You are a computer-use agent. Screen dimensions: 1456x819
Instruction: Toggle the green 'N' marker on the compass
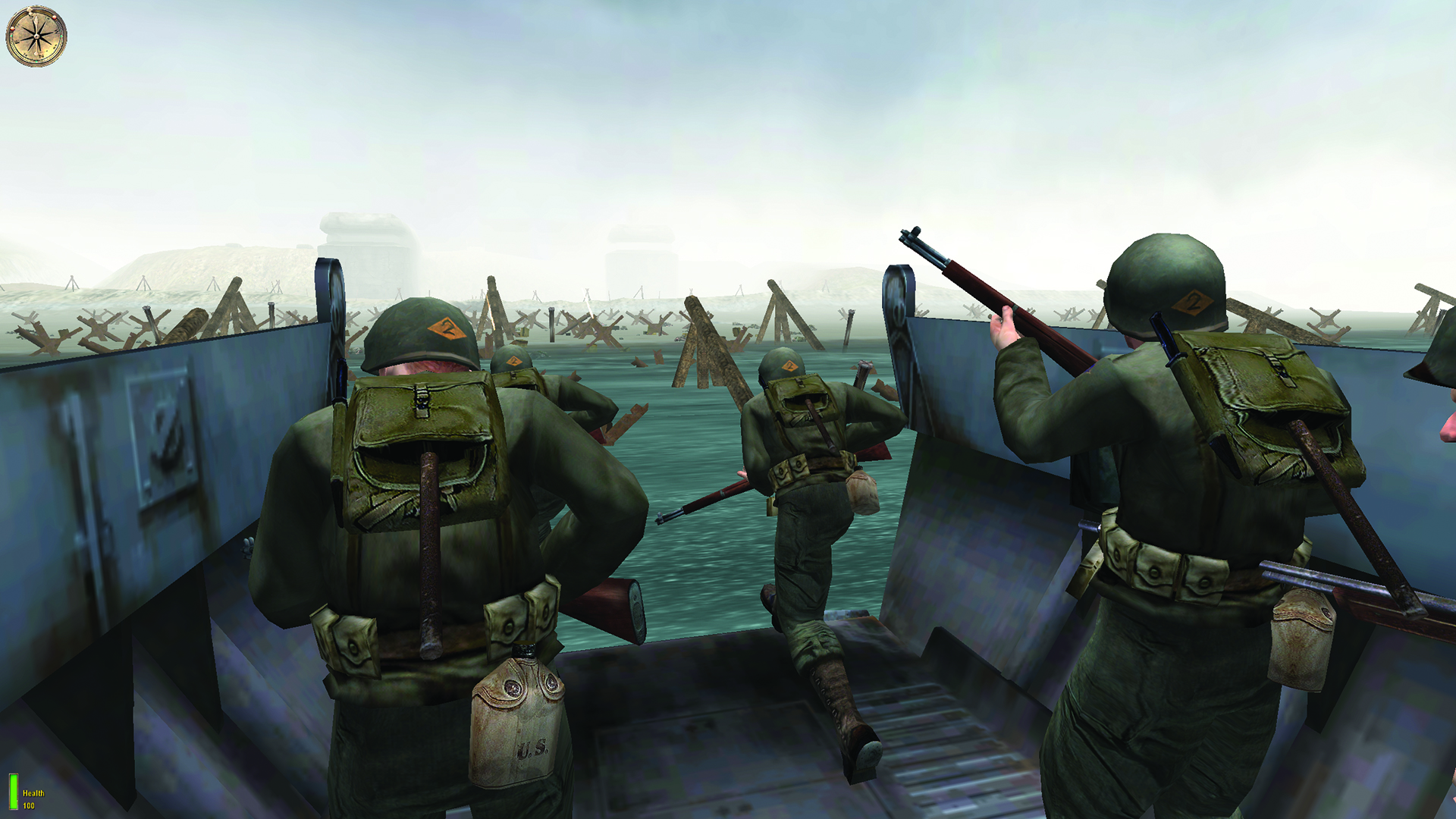(36, 60)
